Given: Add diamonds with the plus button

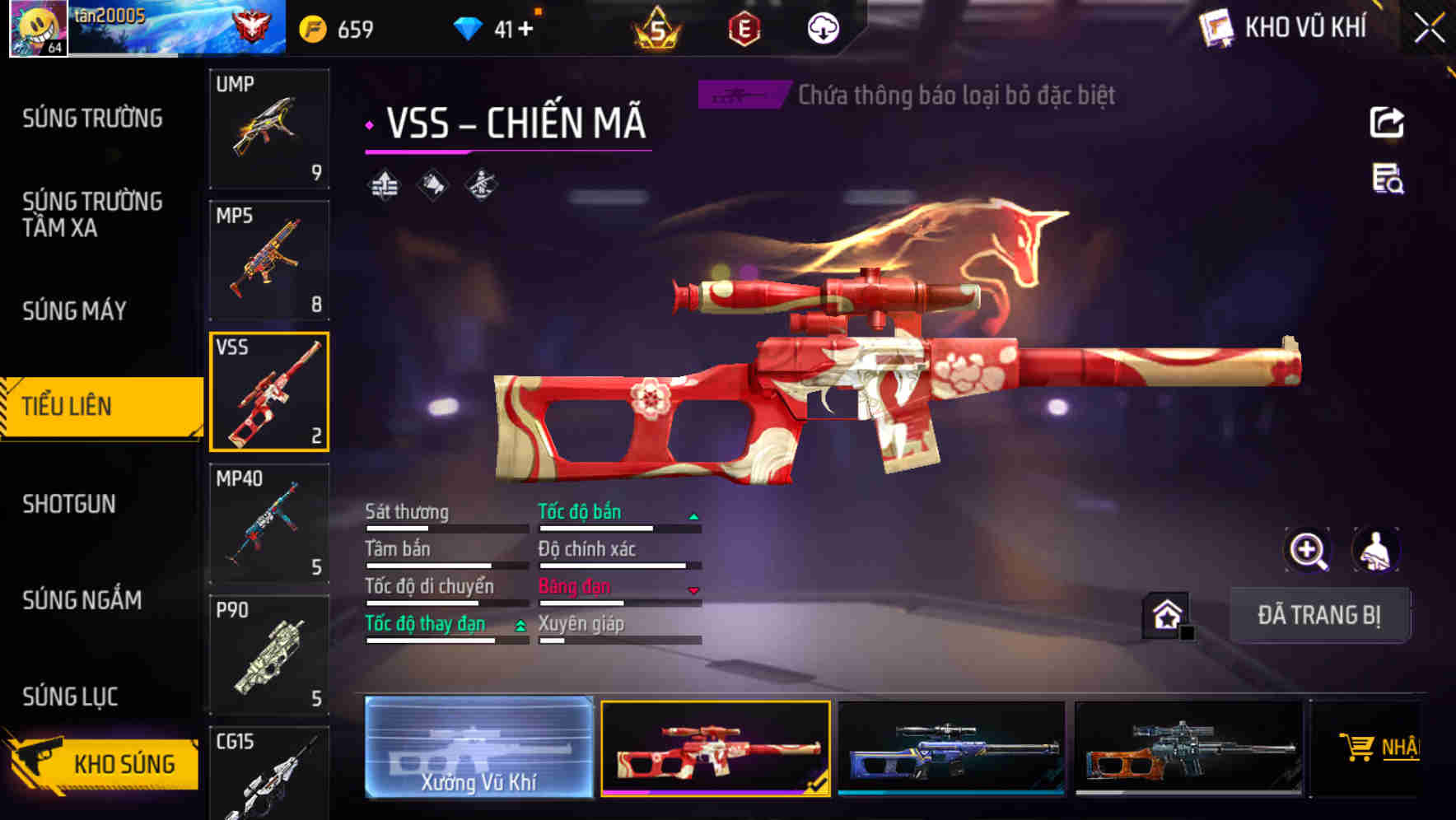Looking at the screenshot, I should click(525, 30).
